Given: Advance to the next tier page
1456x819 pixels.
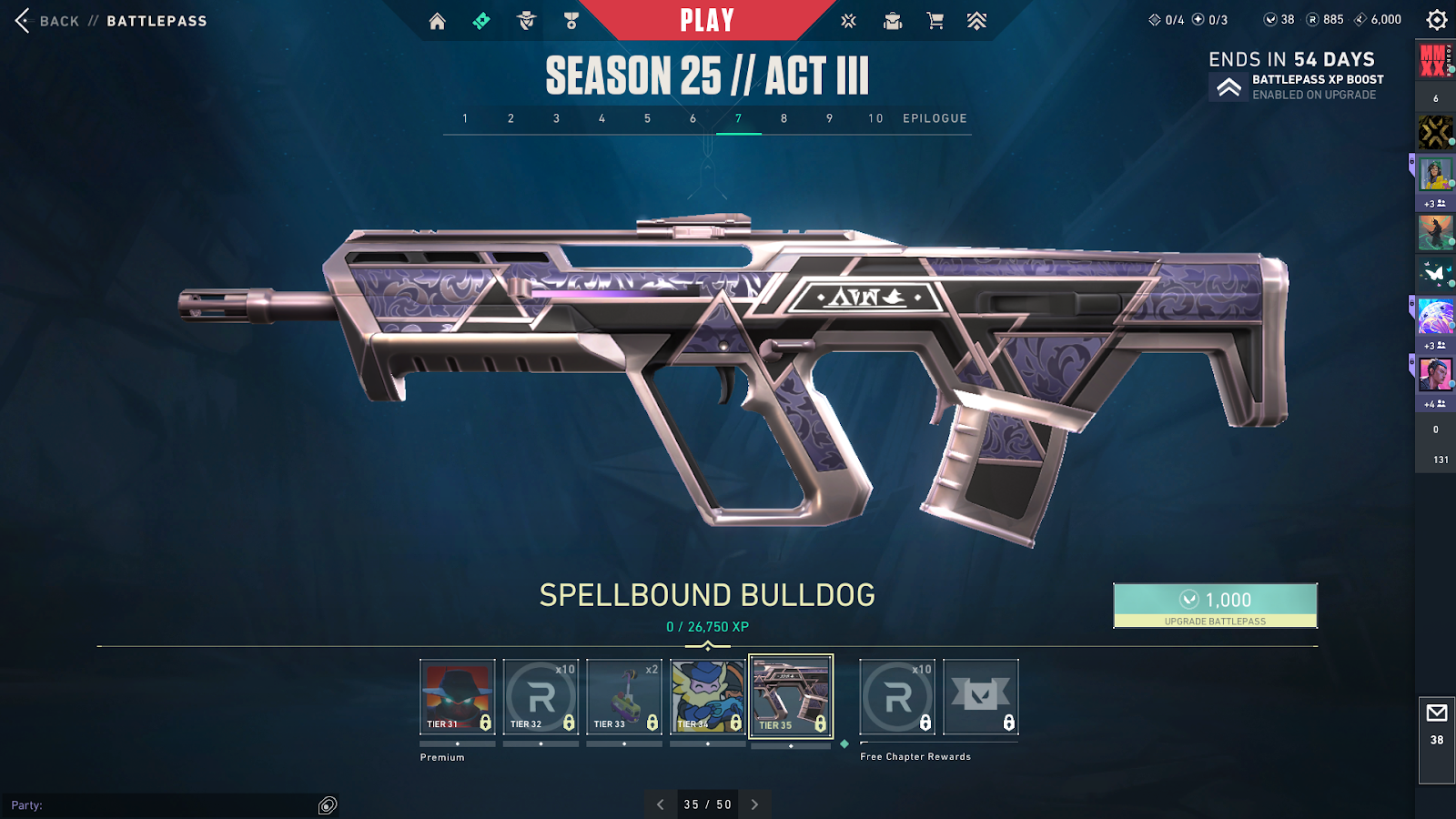Looking at the screenshot, I should click(754, 804).
